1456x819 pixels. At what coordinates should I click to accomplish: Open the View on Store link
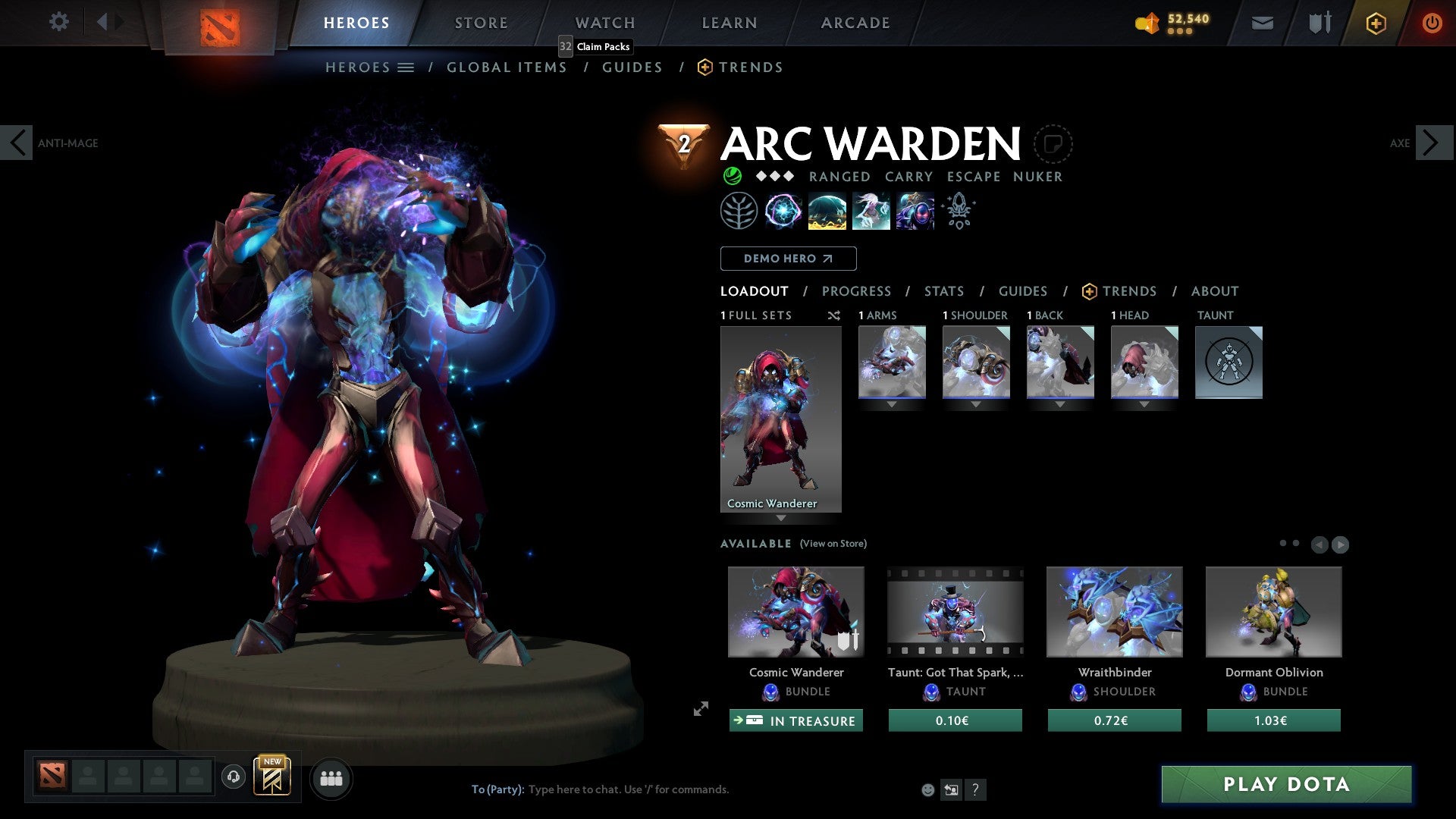point(833,544)
